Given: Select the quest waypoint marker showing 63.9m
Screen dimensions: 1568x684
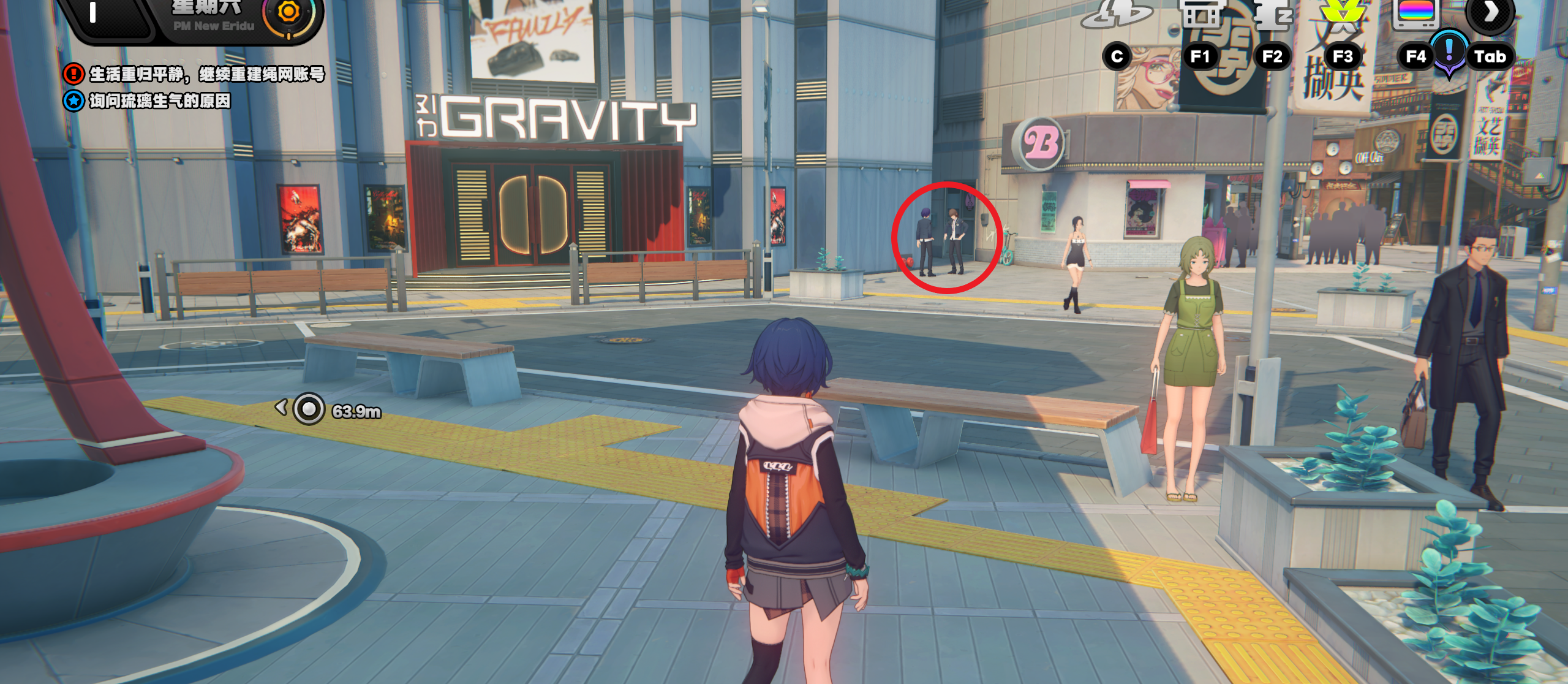Looking at the screenshot, I should pos(309,409).
